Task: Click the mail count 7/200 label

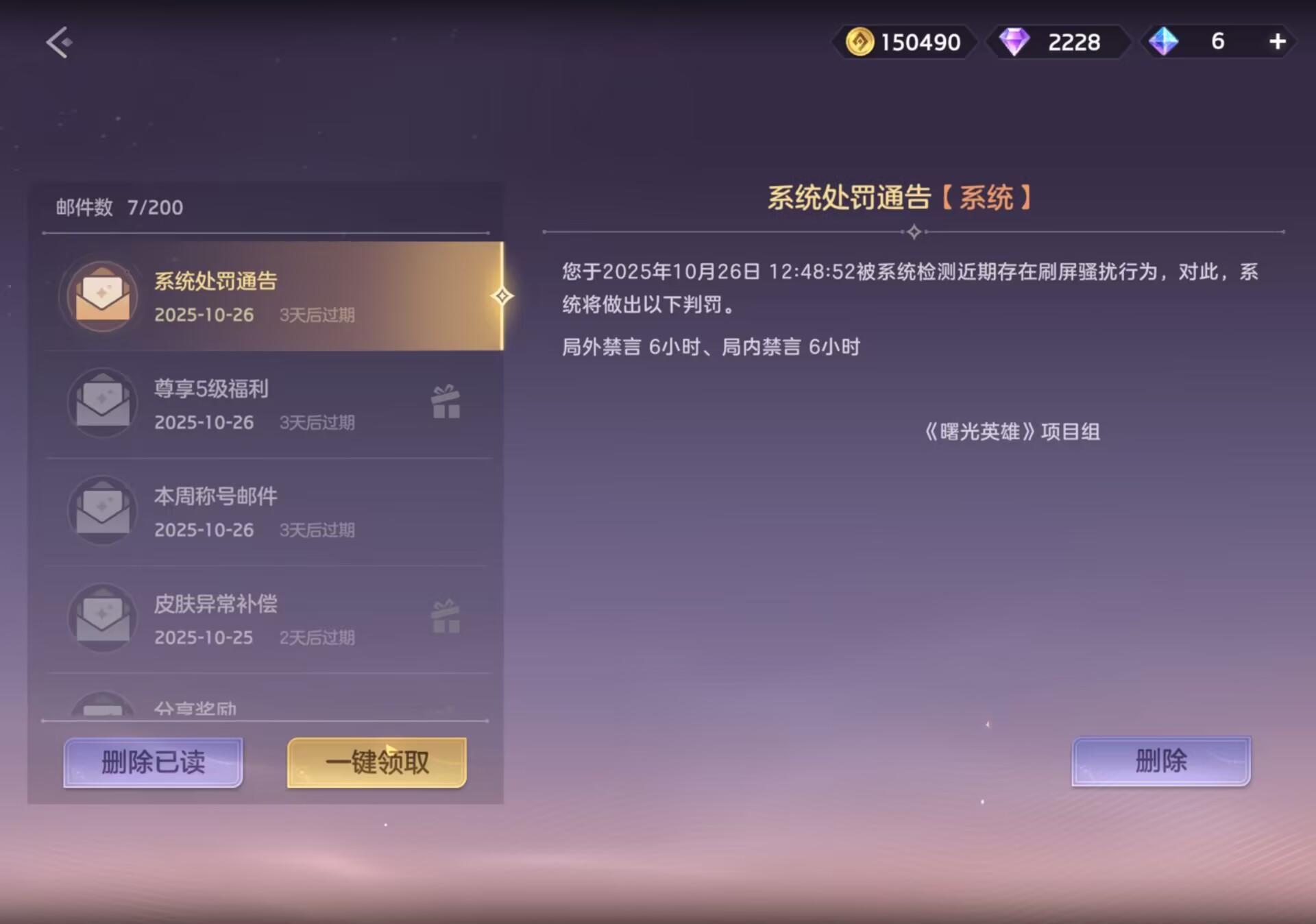Action: tap(118, 207)
